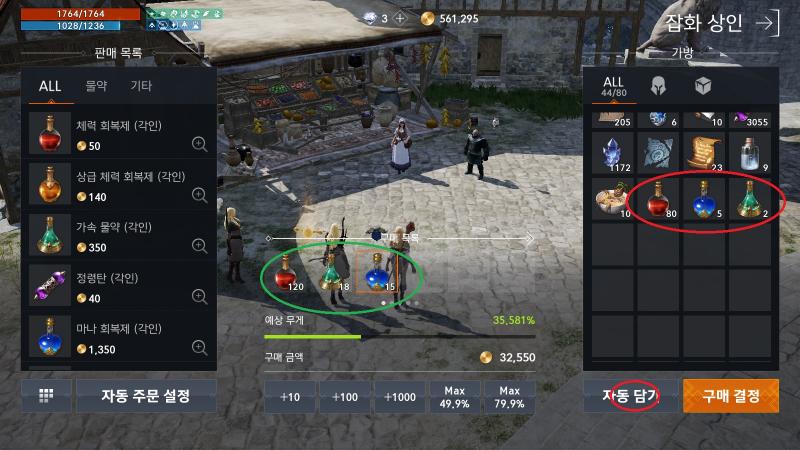Show the cube materials bag tab
This screenshot has height=450, width=800.
(x=703, y=85)
